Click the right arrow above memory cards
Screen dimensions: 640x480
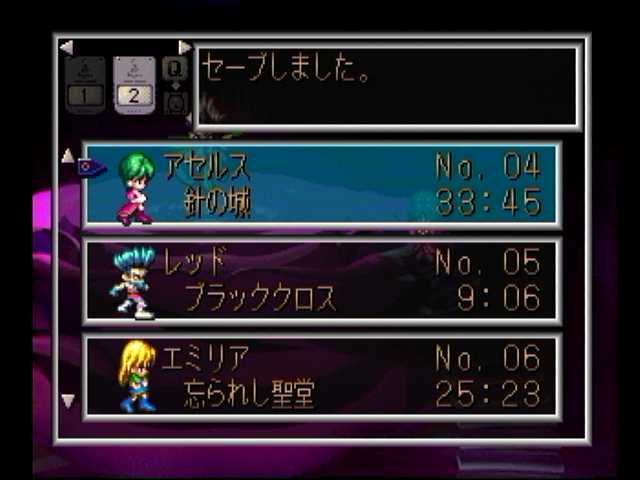point(184,47)
